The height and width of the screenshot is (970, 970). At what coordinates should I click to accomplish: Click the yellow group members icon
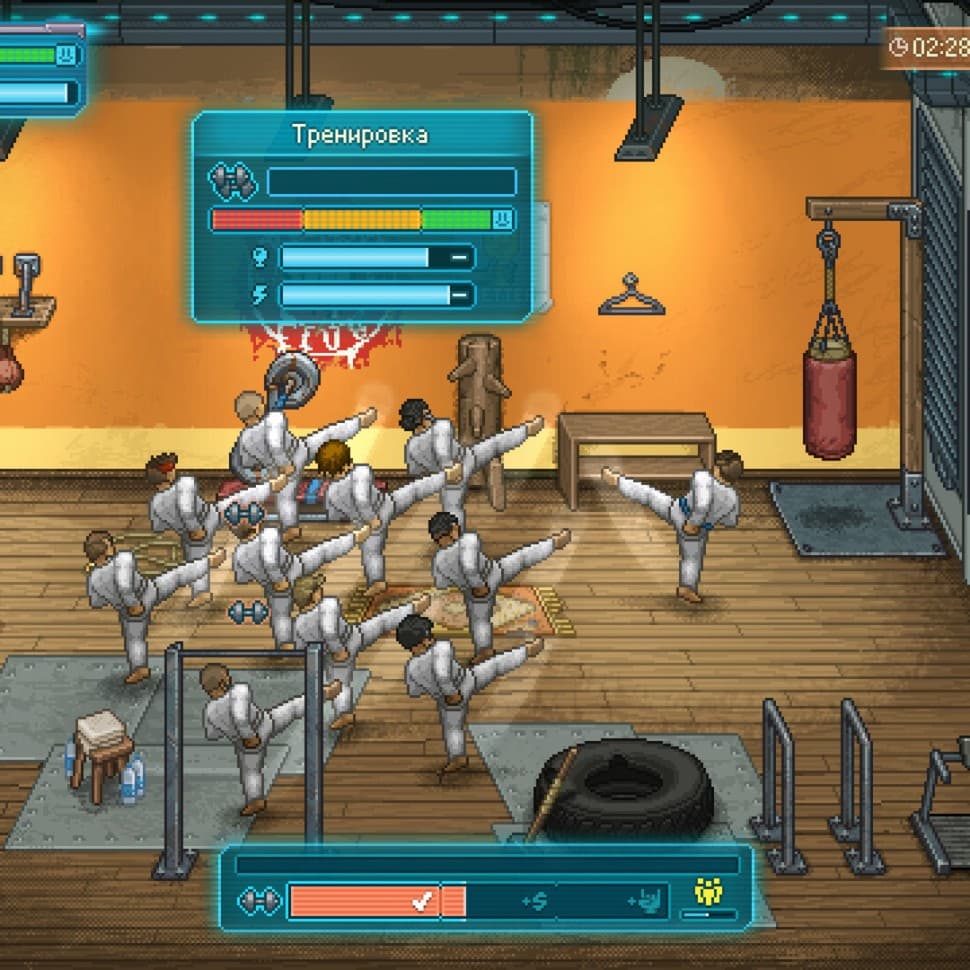[708, 892]
